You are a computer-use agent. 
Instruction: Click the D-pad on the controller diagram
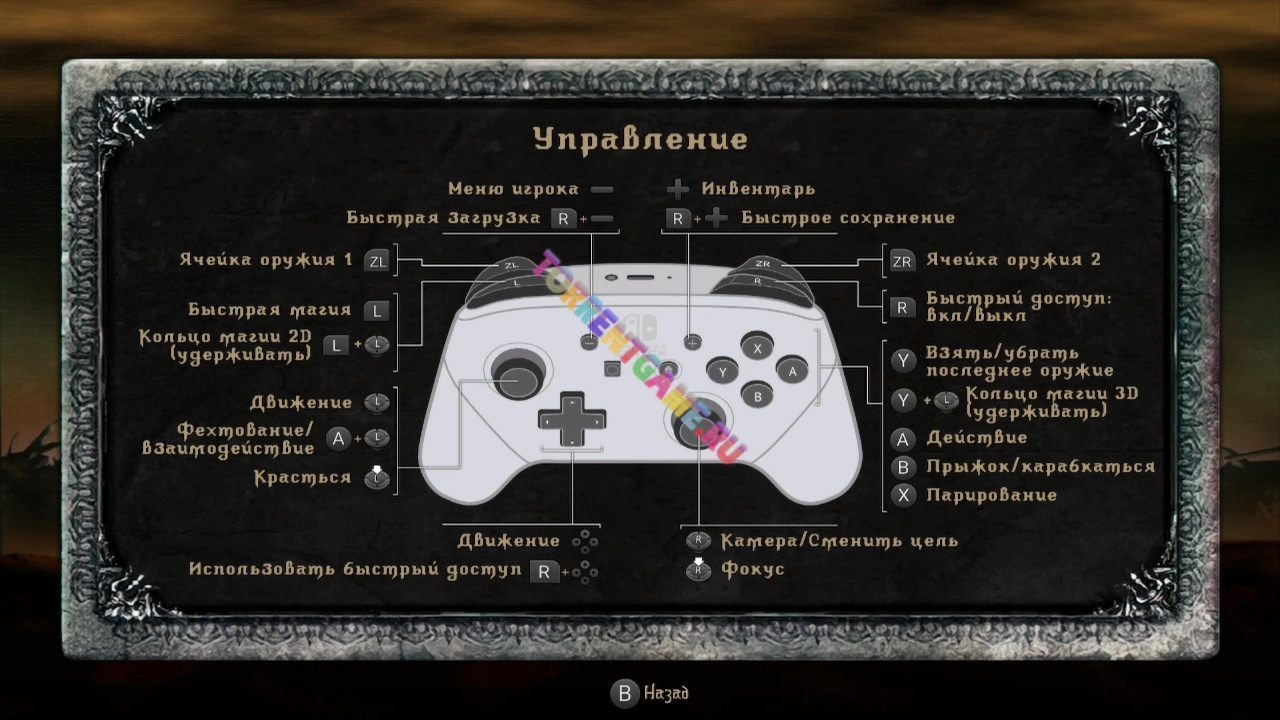pos(571,421)
